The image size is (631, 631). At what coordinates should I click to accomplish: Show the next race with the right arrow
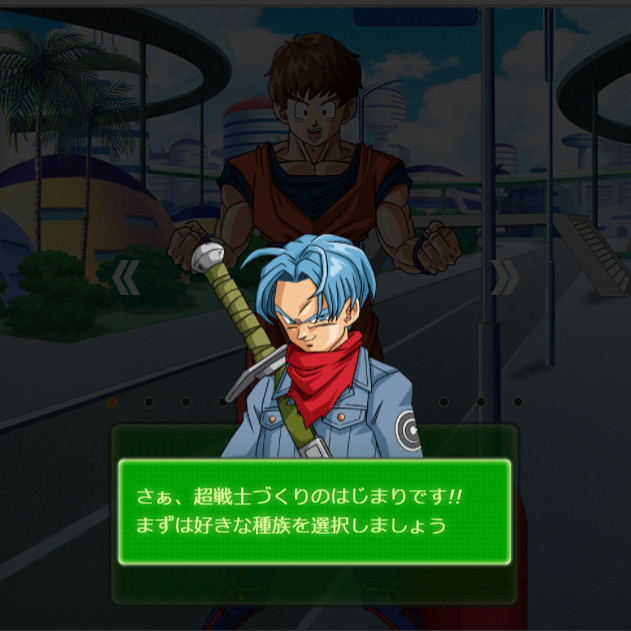coord(505,278)
